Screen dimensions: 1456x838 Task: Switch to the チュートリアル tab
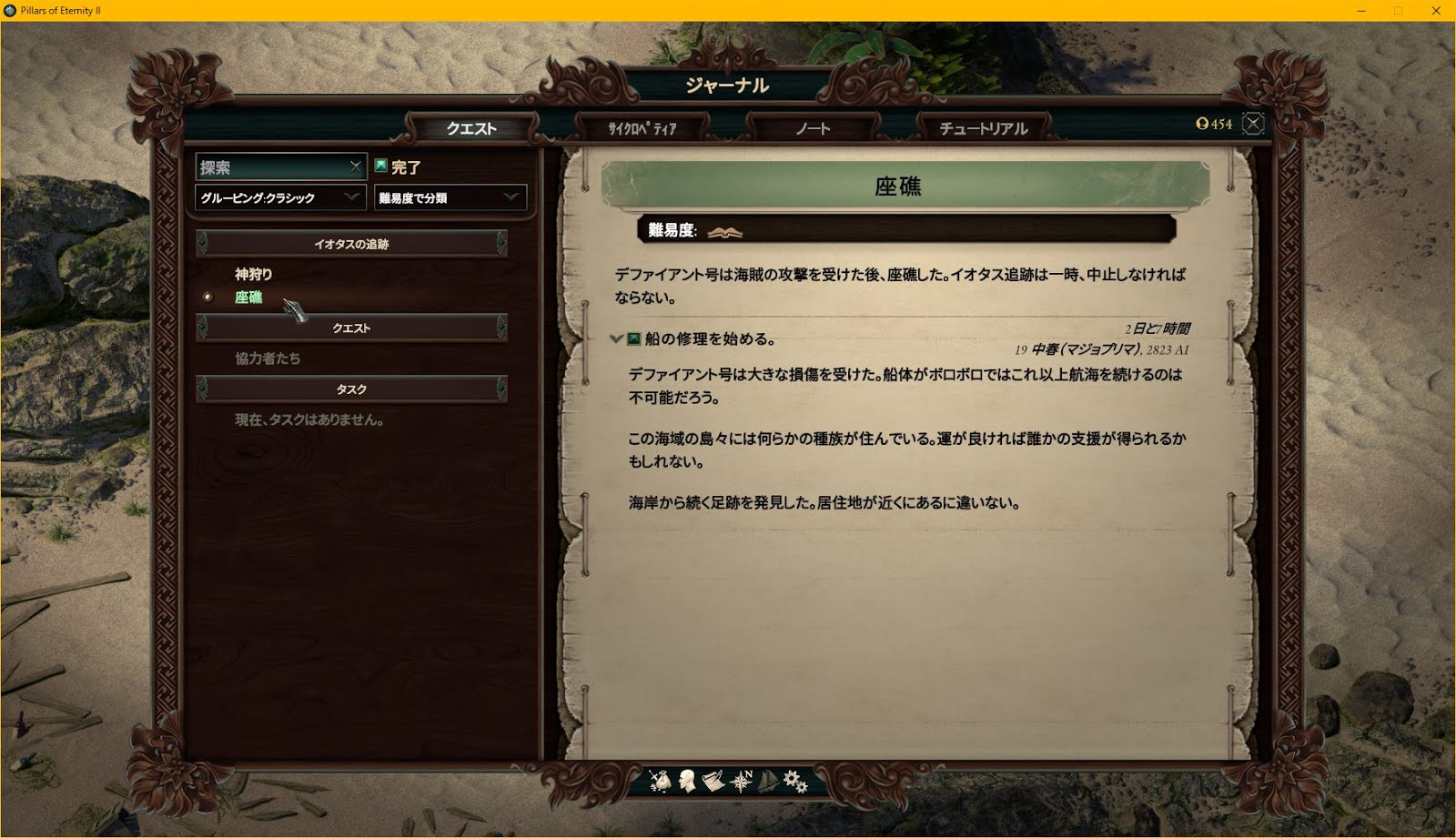(x=983, y=128)
